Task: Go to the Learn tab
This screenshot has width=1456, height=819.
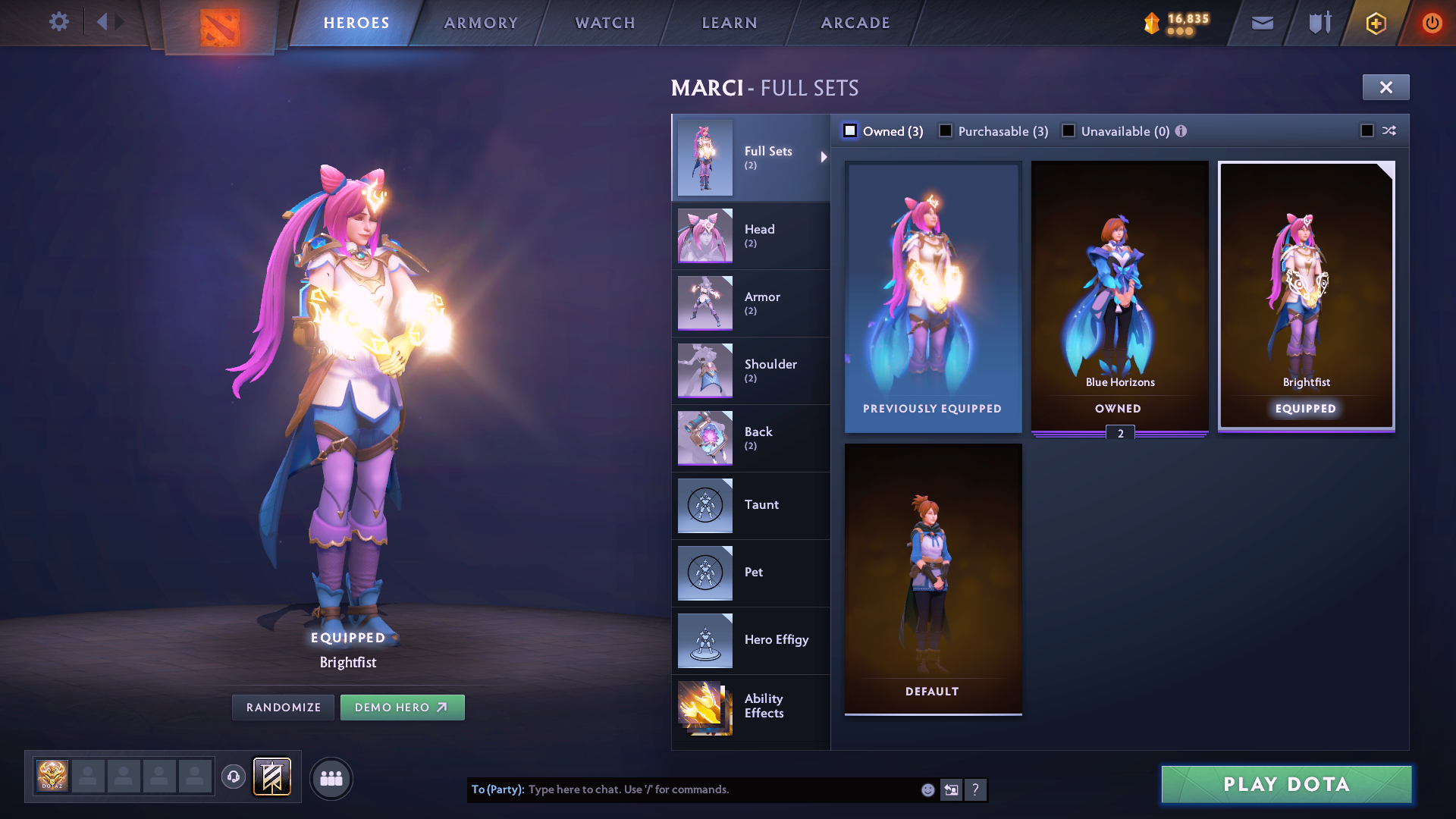Action: click(730, 23)
